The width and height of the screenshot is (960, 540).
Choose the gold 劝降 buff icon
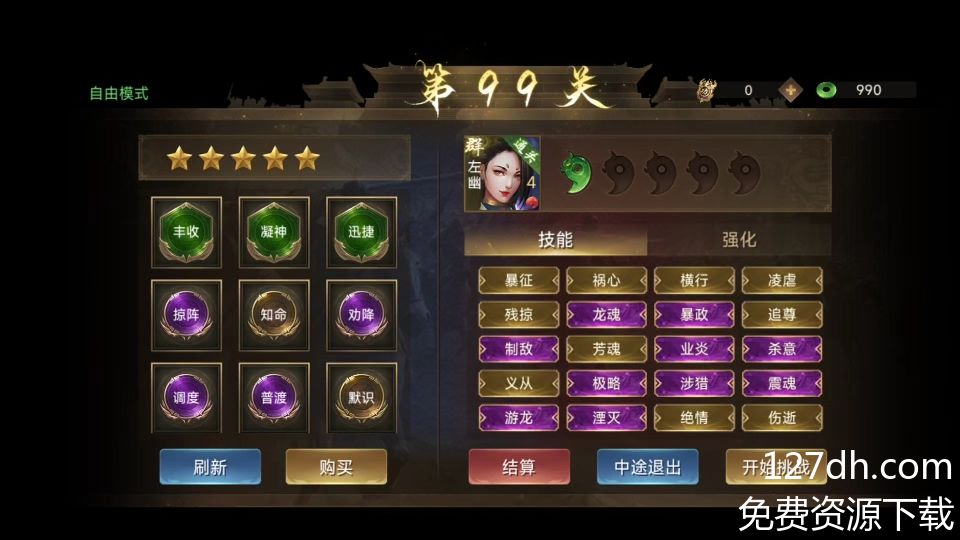361,314
